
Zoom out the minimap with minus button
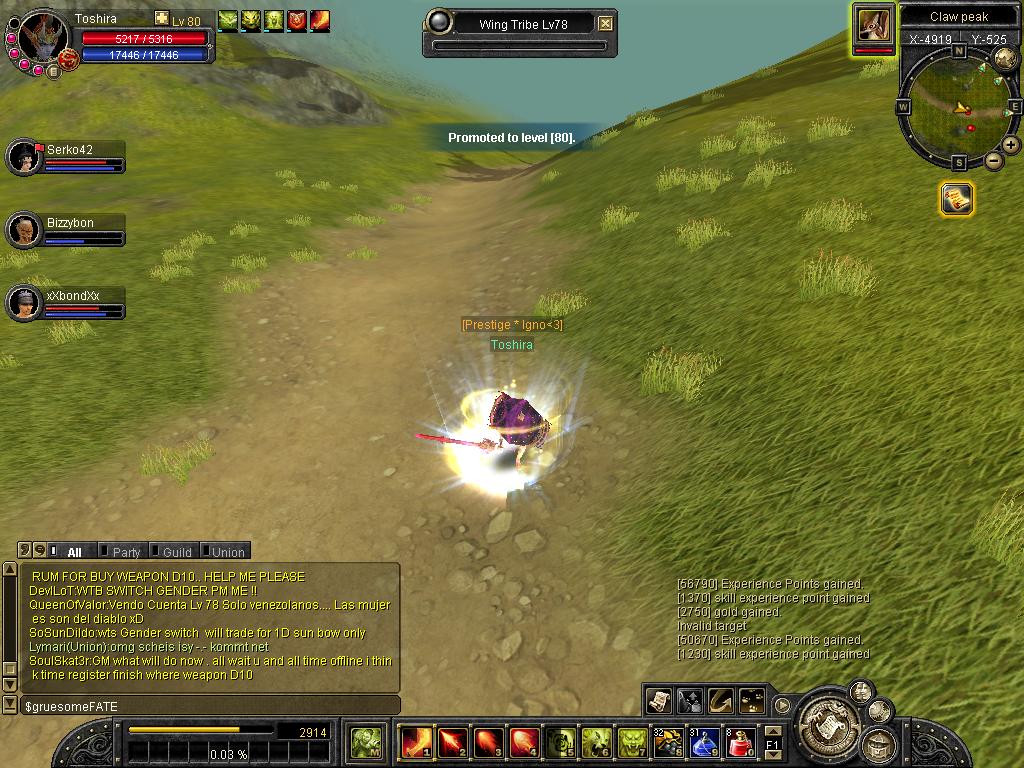click(994, 161)
